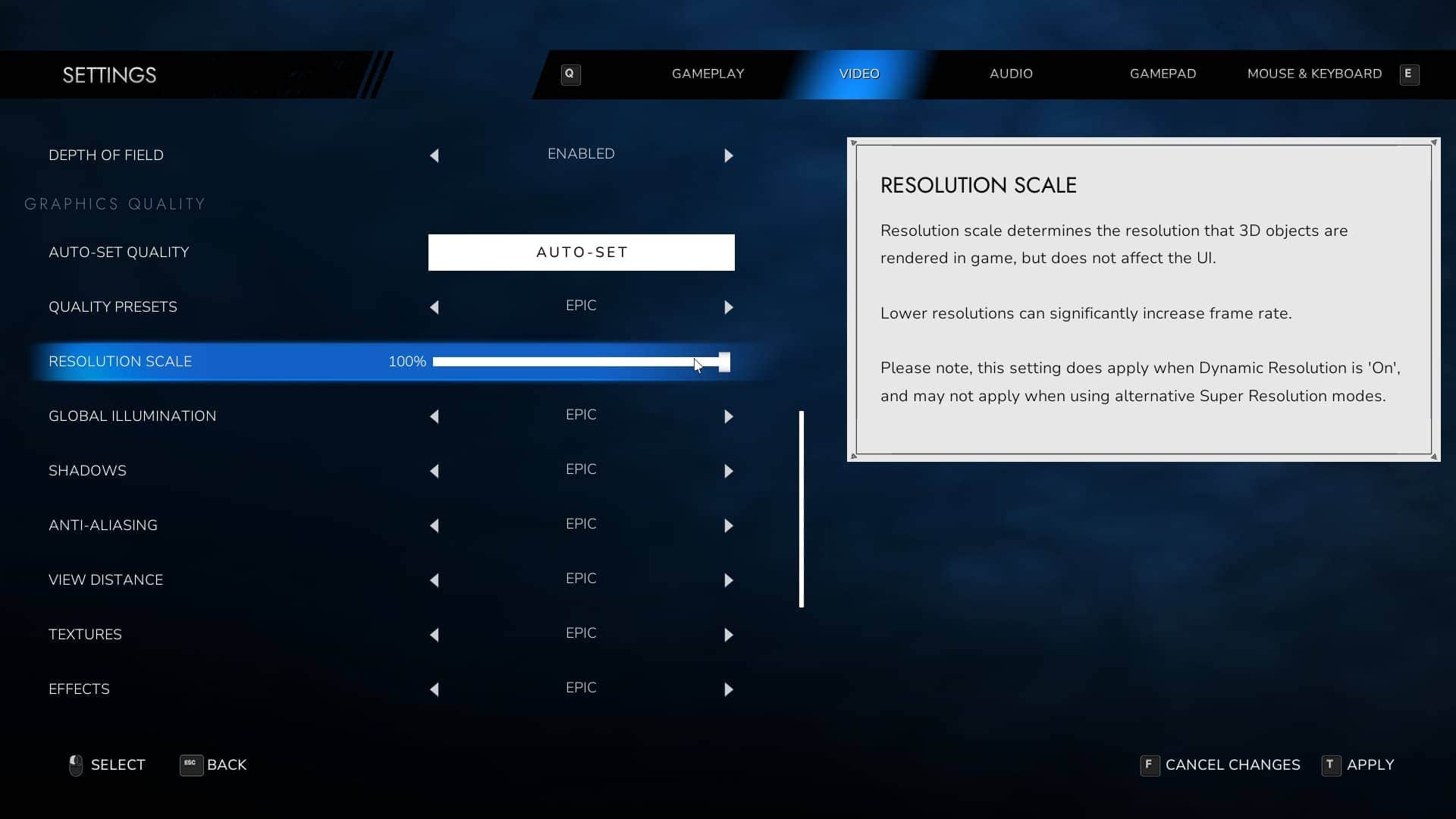Image resolution: width=1456 pixels, height=819 pixels.
Task: Decrease Global Illumination quality
Action: point(435,416)
